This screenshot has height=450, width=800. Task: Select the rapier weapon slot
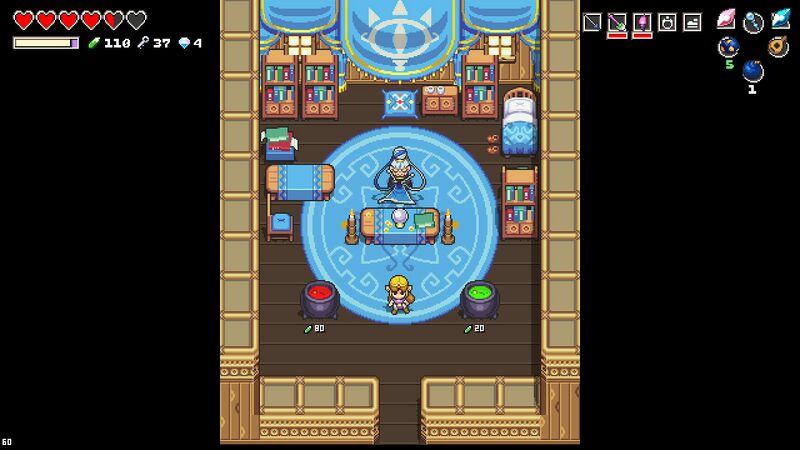pos(592,22)
